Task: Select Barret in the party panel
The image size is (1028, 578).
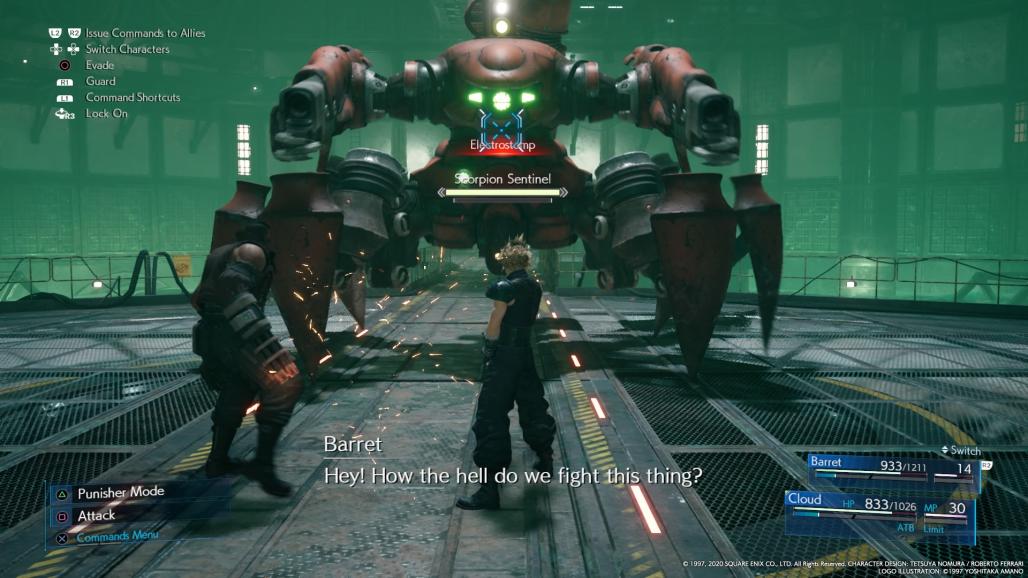Action: tap(830, 463)
